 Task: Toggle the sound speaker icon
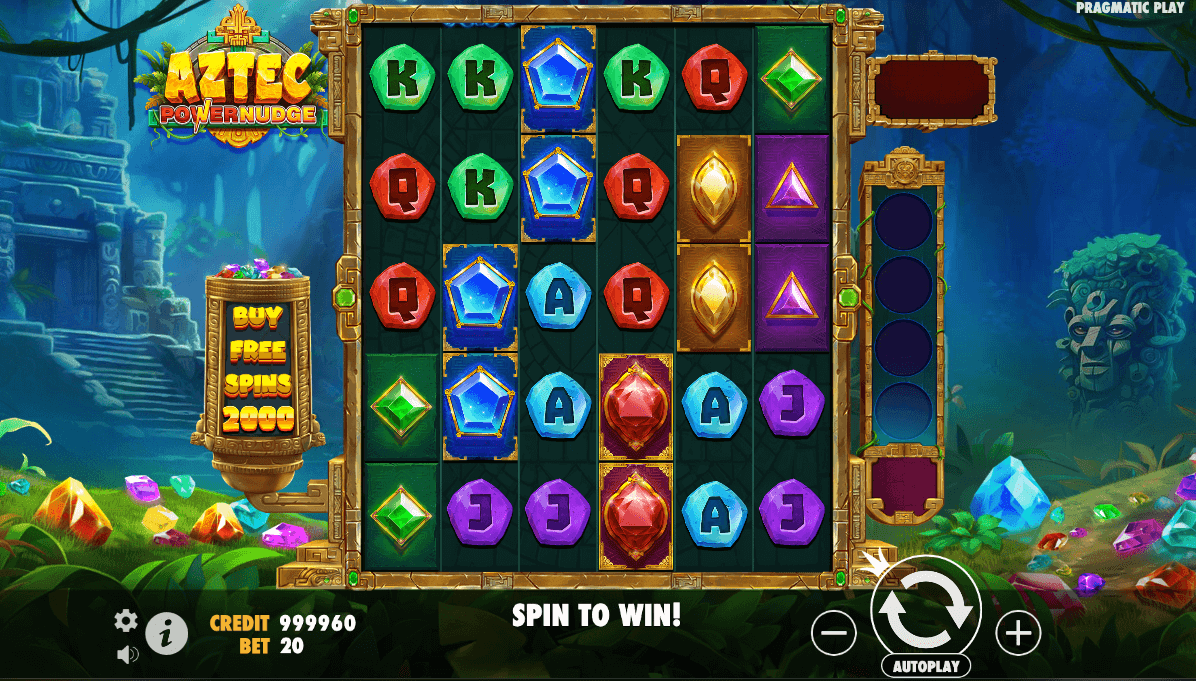click(127, 655)
